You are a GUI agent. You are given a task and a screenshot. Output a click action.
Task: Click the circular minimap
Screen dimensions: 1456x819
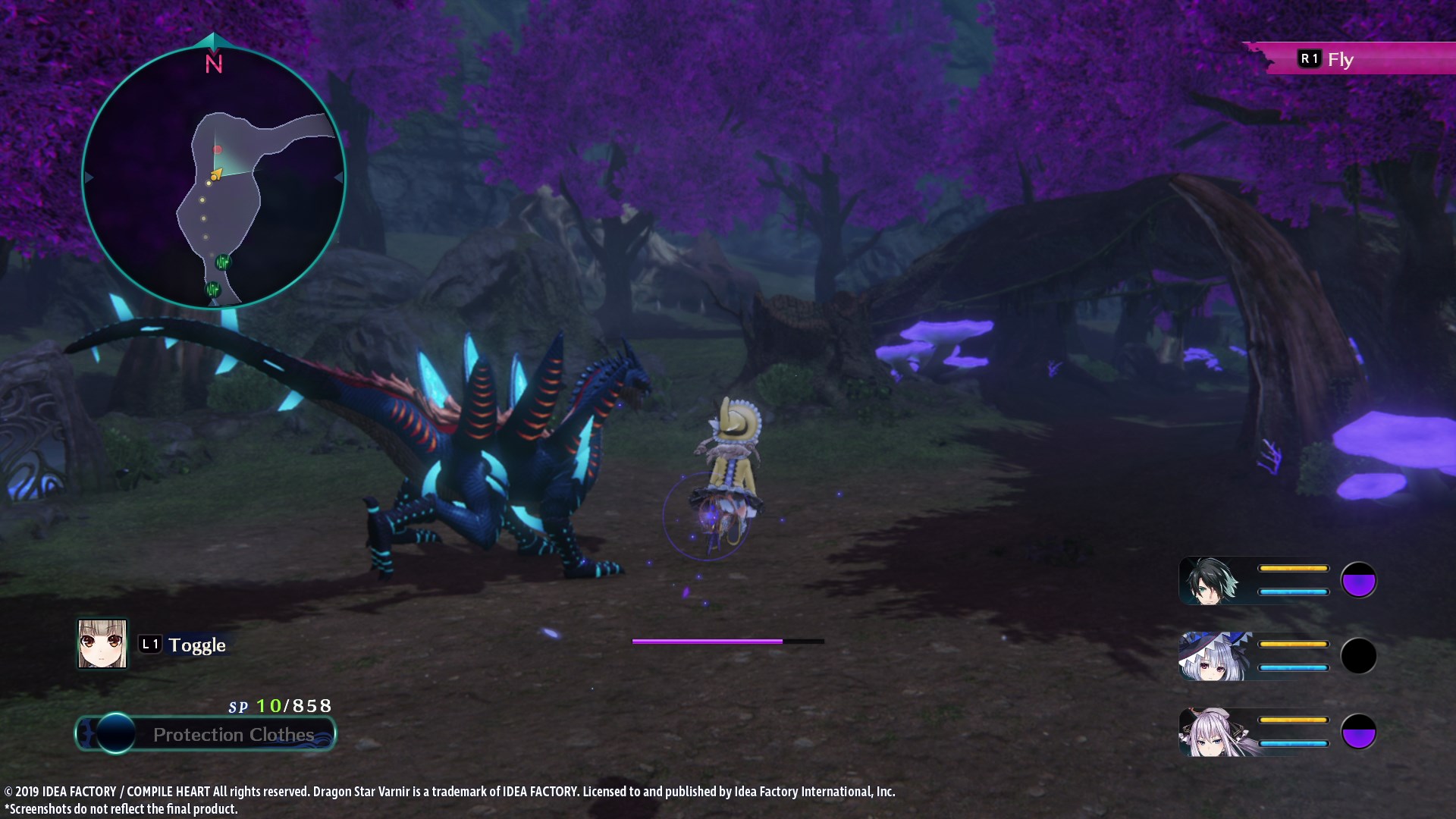[214, 177]
